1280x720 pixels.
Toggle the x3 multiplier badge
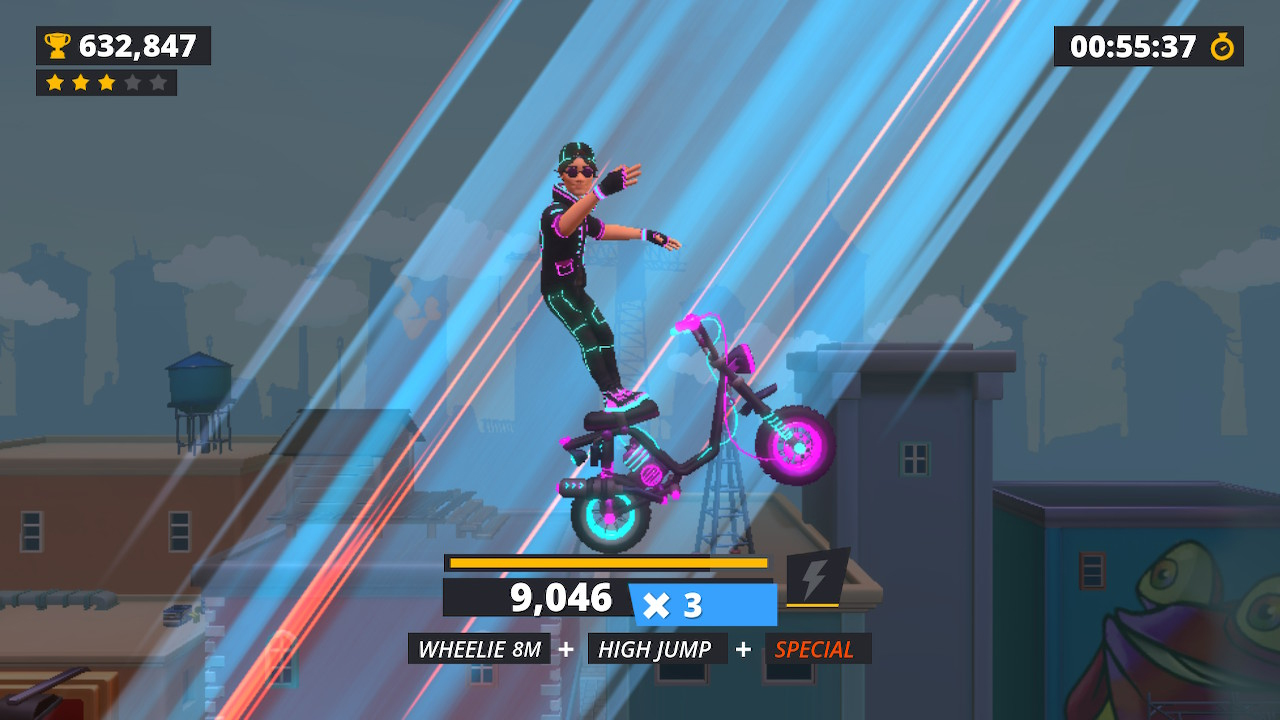pyautogui.click(x=705, y=601)
